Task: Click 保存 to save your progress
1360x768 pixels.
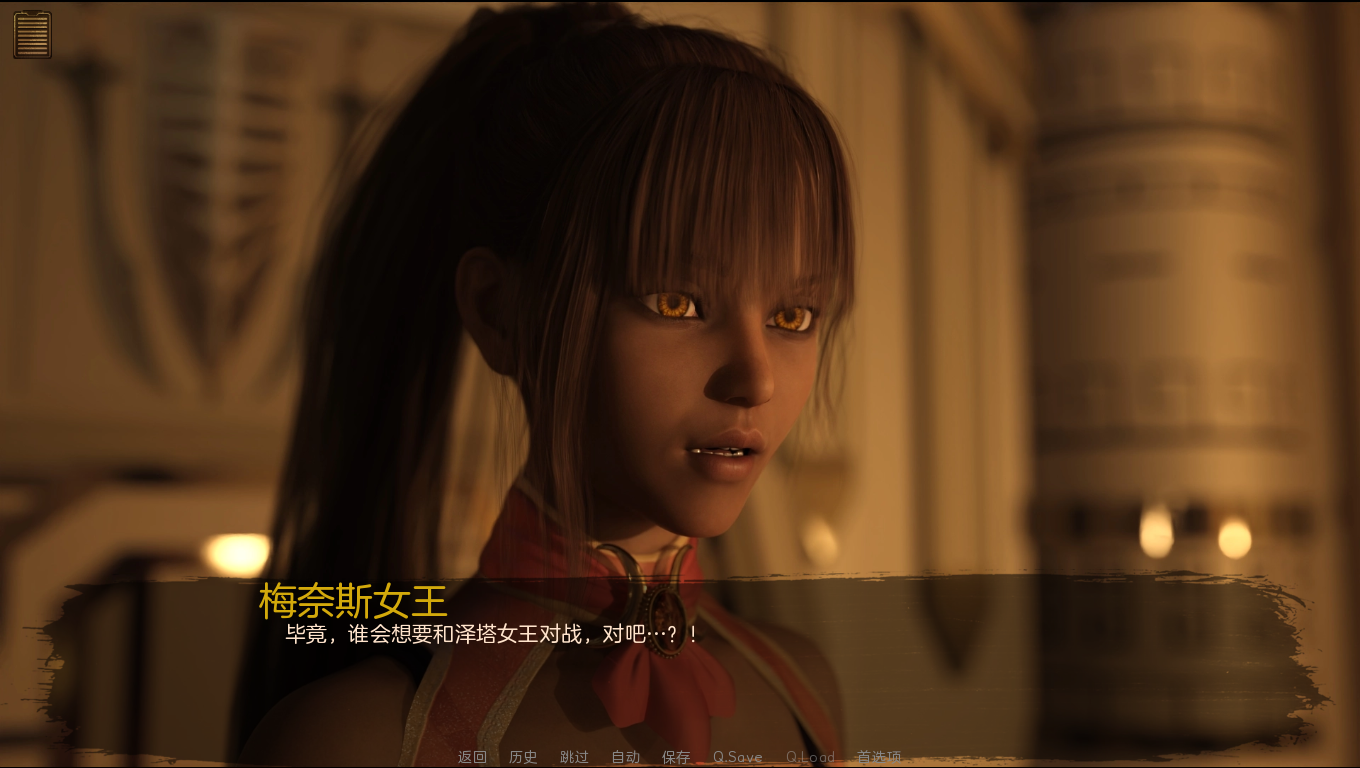Action: click(x=676, y=757)
